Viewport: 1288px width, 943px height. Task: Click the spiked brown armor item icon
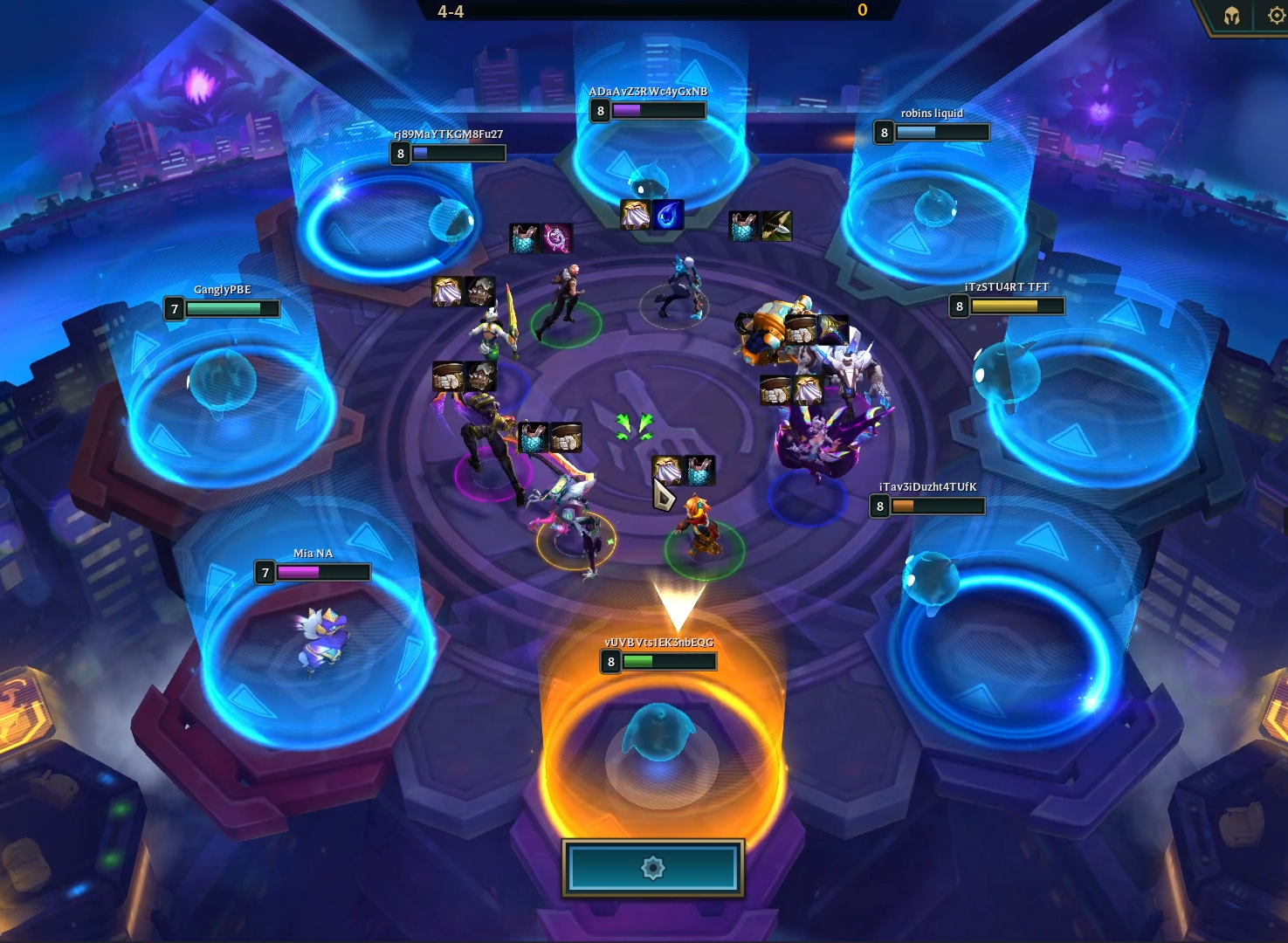[479, 377]
